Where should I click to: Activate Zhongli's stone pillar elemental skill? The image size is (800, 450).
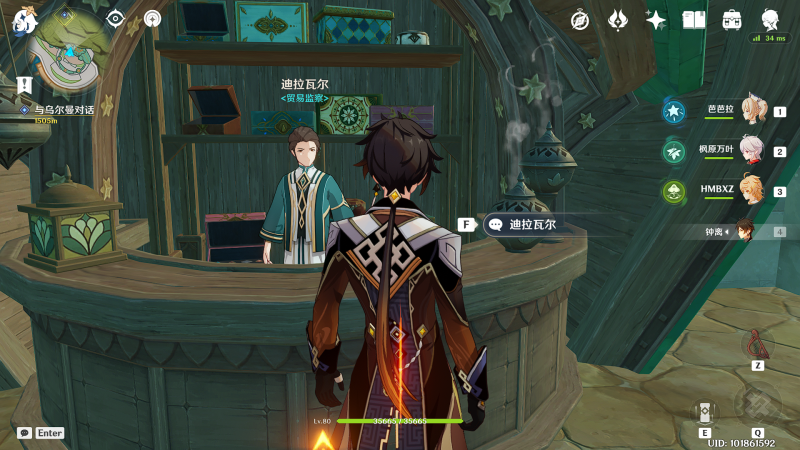(705, 412)
